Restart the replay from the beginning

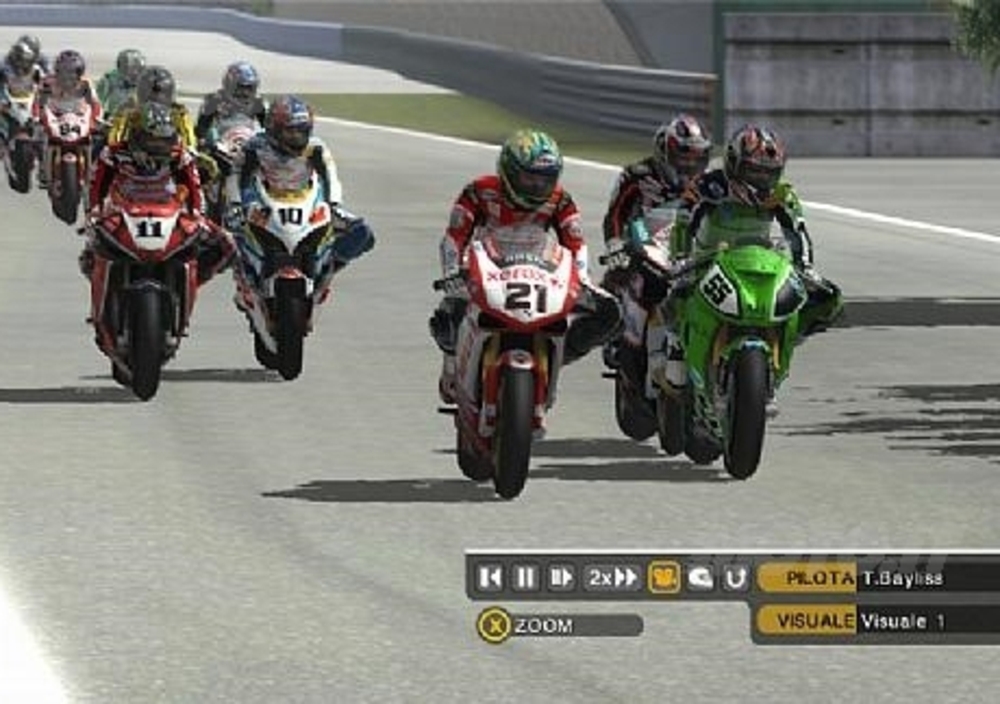(x=490, y=577)
